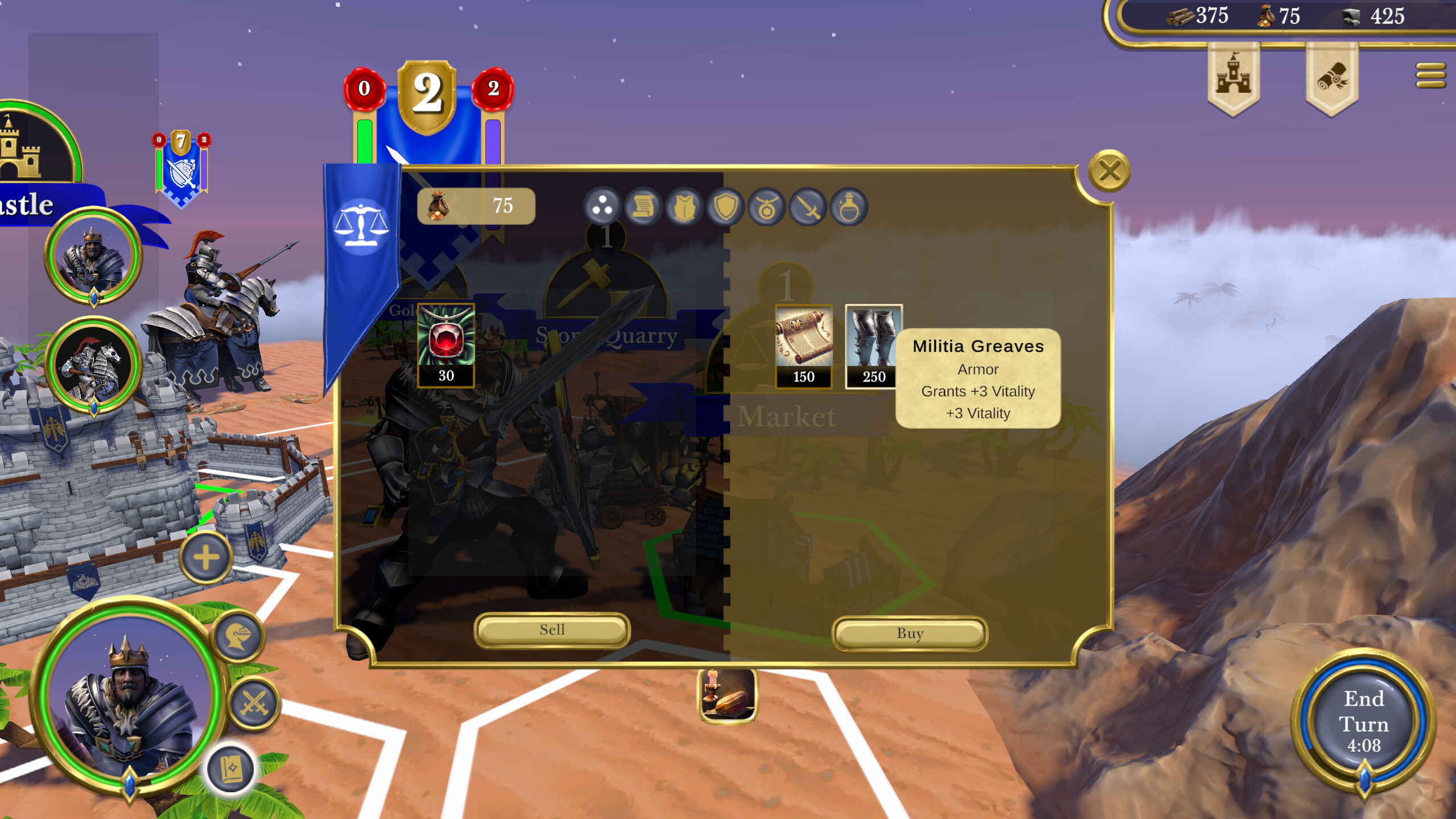The height and width of the screenshot is (819, 1456).
Task: Filter market items by potions
Action: point(849,207)
